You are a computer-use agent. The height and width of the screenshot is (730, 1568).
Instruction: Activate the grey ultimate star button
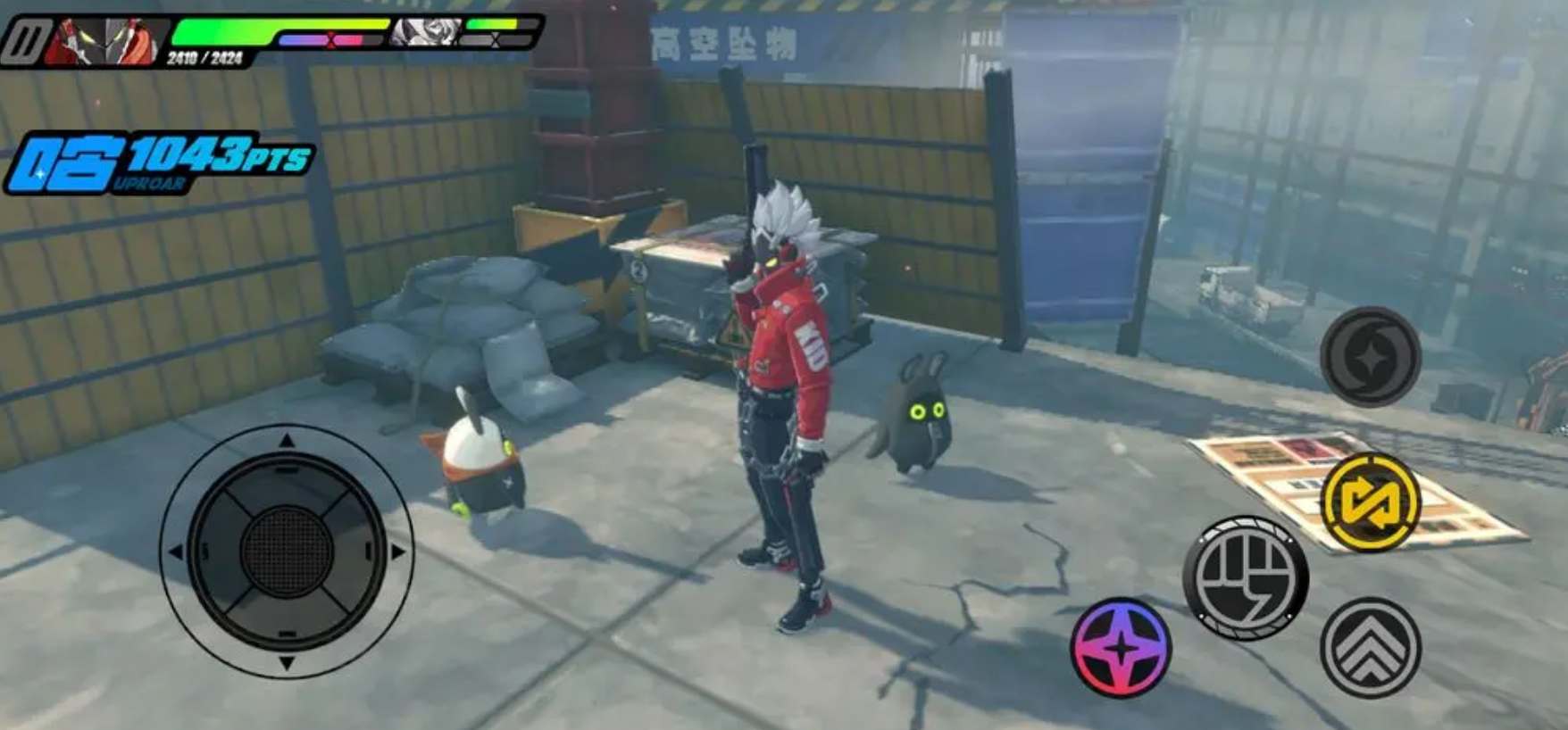[1370, 356]
